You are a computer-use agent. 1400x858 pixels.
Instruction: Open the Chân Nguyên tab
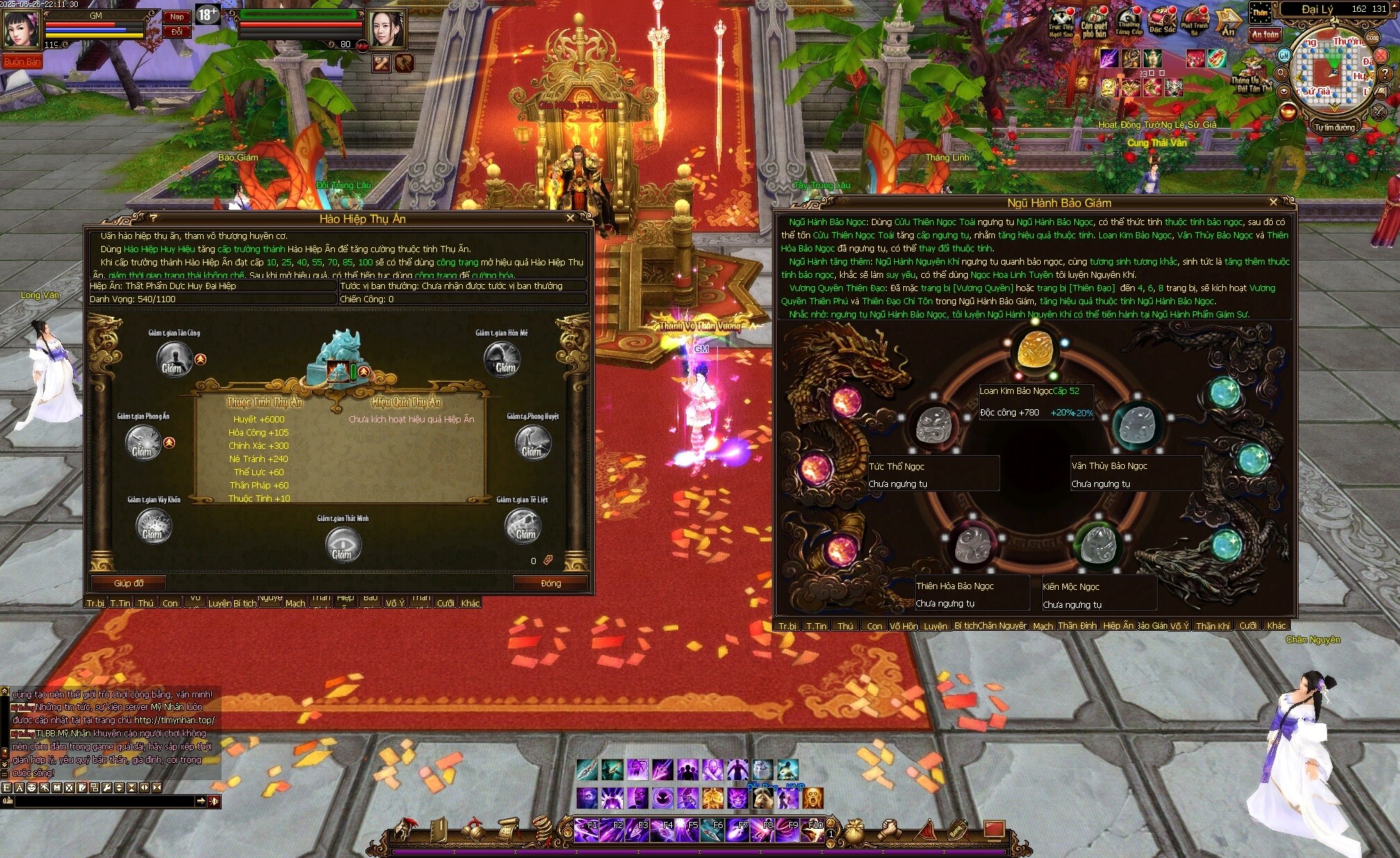click(x=1002, y=626)
